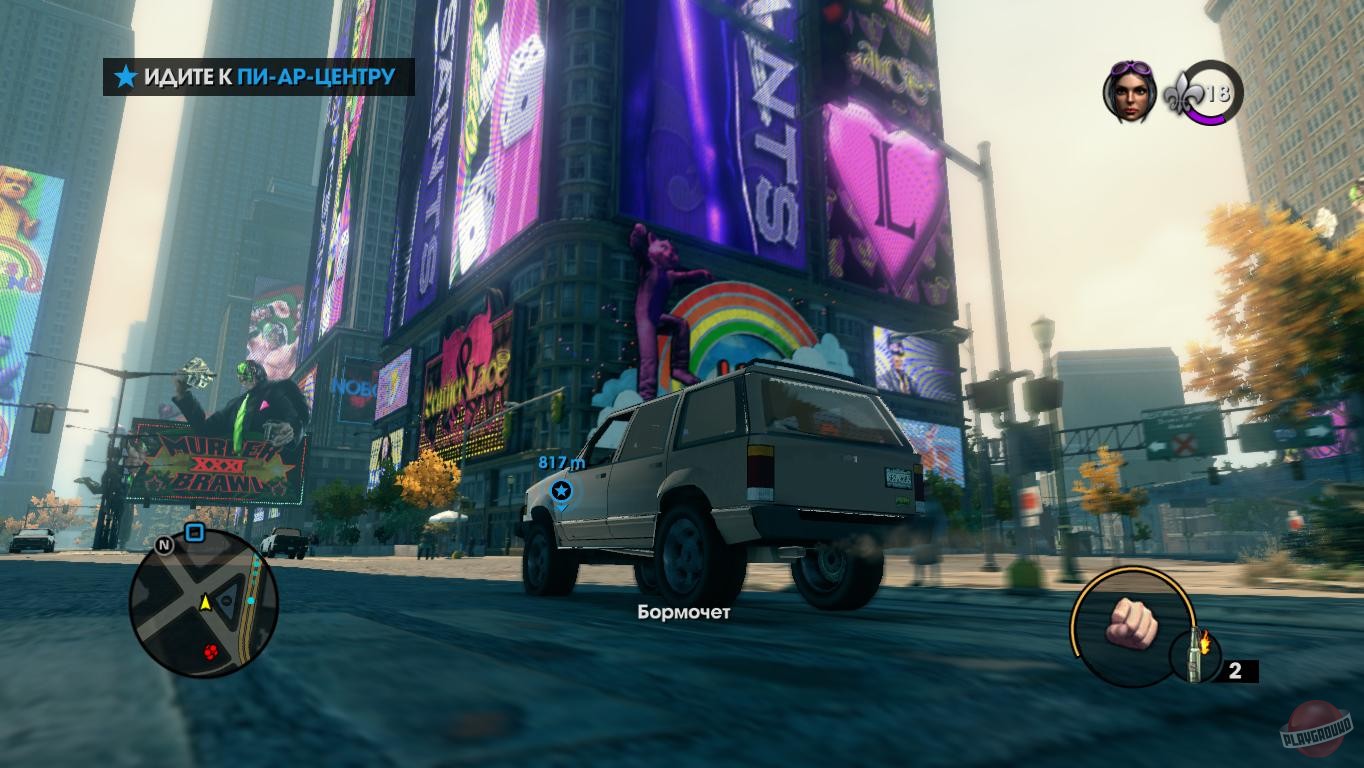The image size is (1364, 768).
Task: Click the blue star waypoint marker near 817 m
Action: [561, 490]
